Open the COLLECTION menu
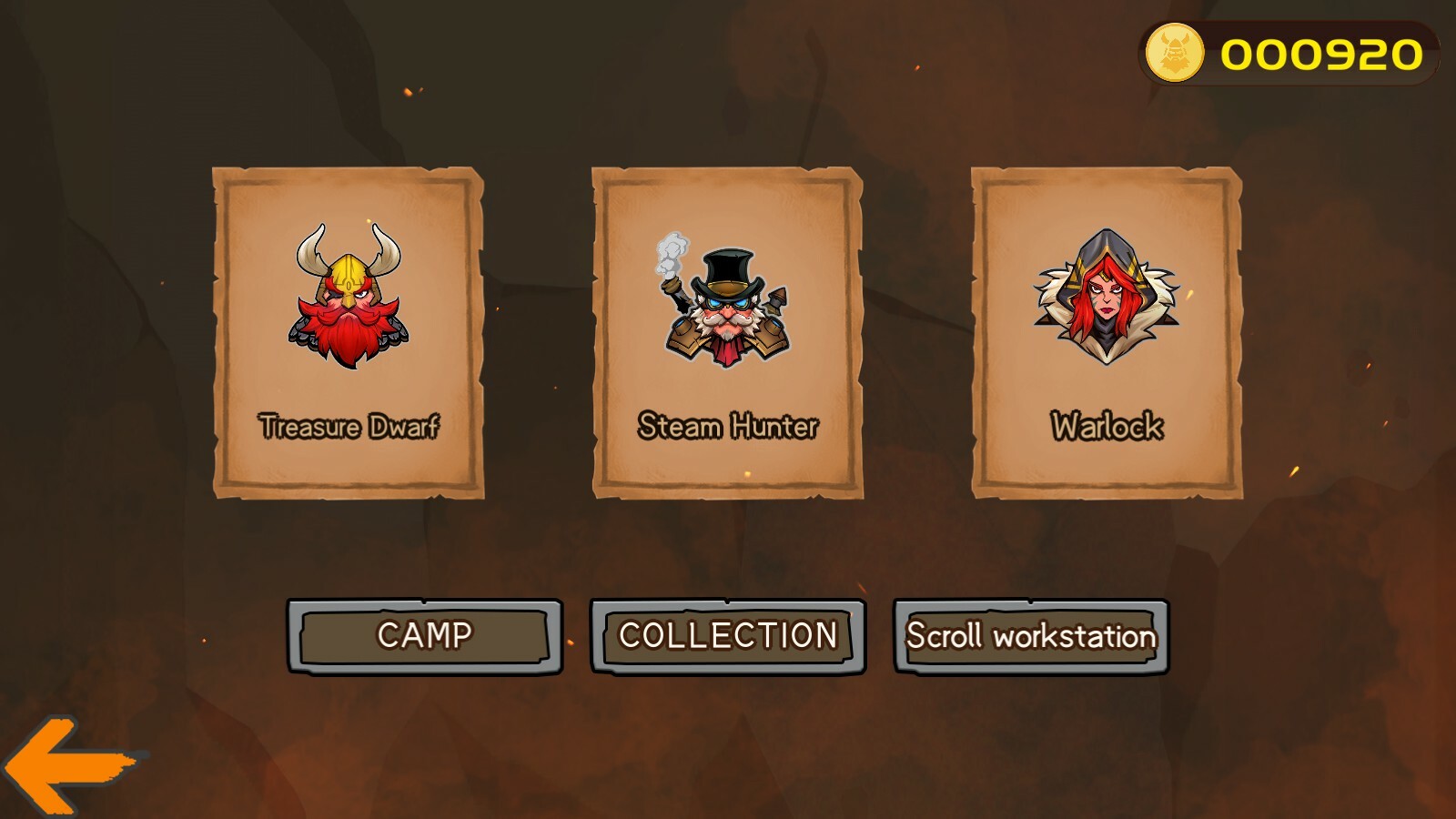Viewport: 1456px width, 819px height. pos(728,634)
